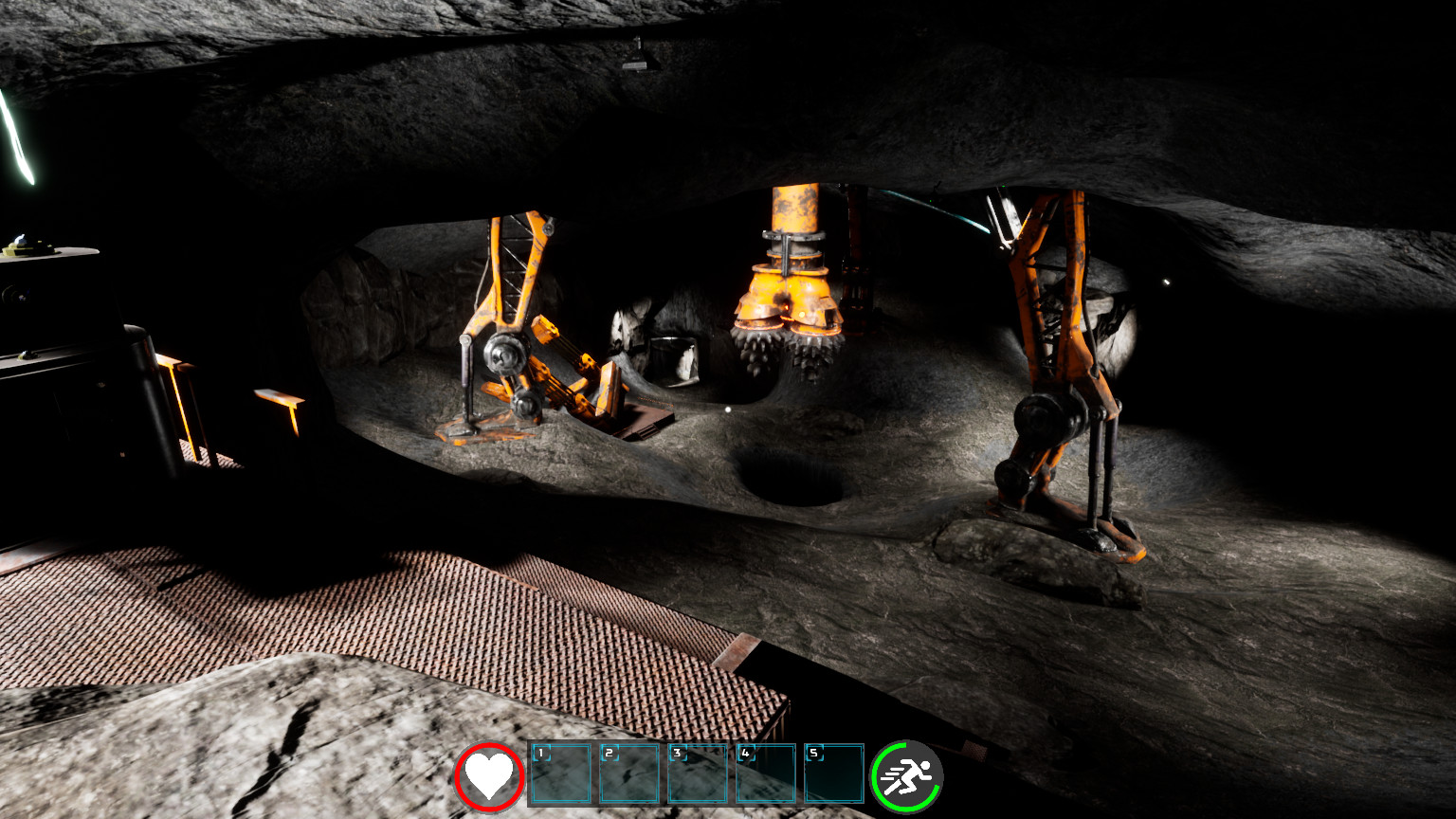Select hotbar slot 5

834,775
